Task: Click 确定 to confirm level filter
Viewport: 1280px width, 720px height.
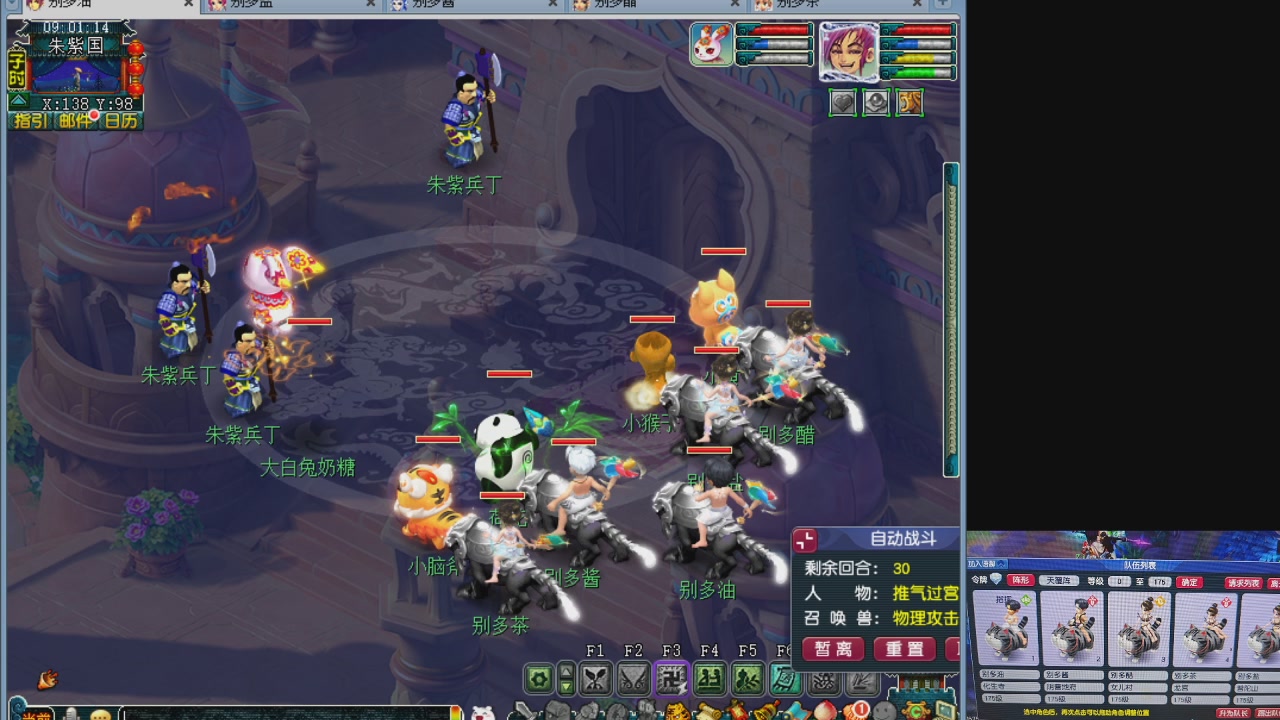Action: pyautogui.click(x=1189, y=582)
